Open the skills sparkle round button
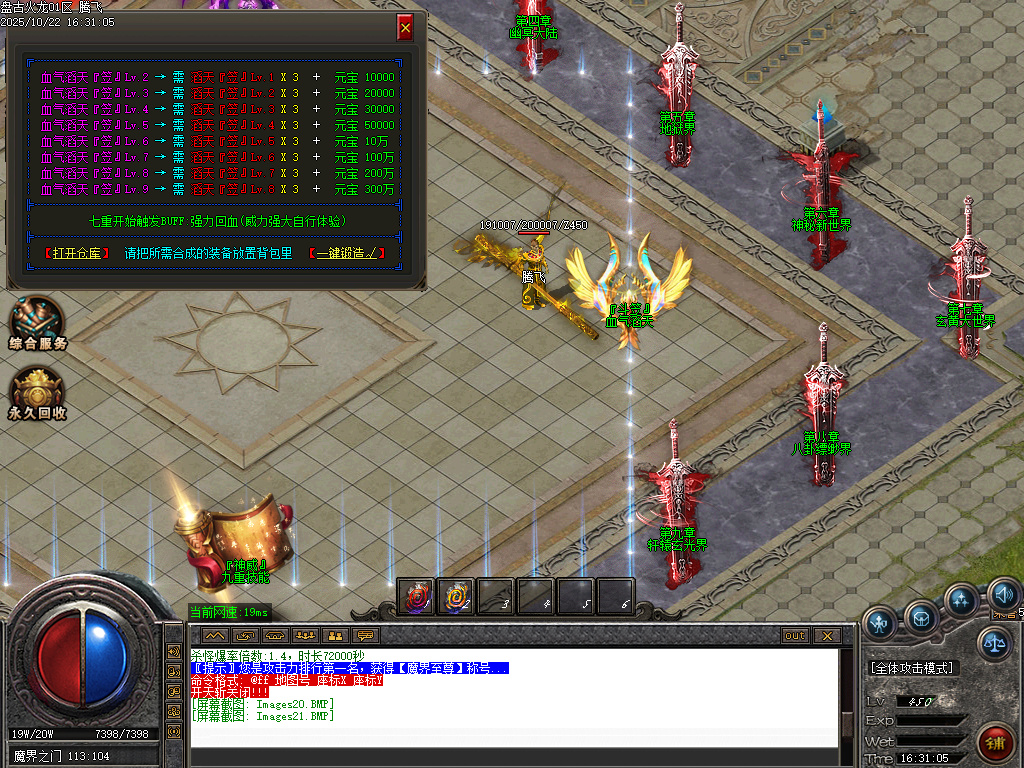 (961, 600)
